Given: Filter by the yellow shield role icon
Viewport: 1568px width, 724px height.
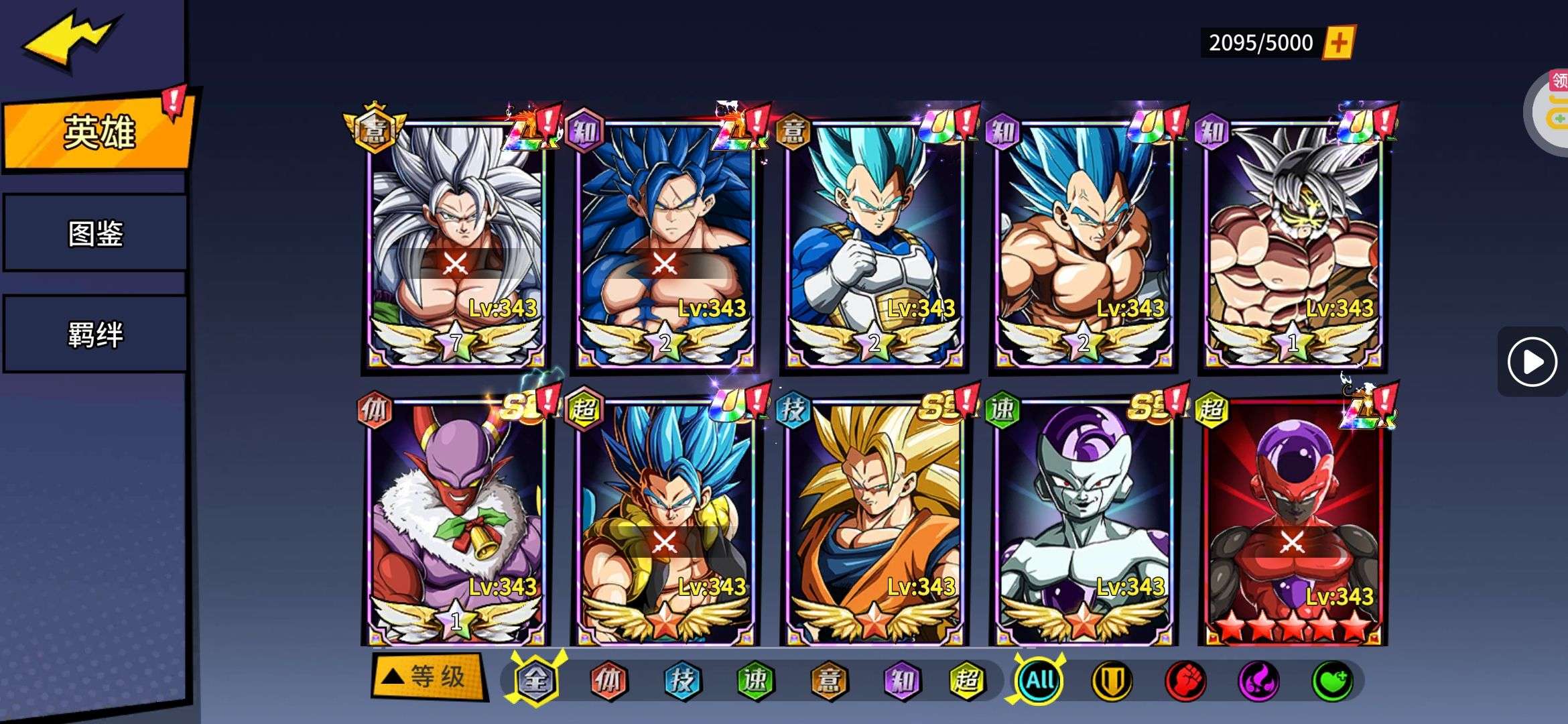Looking at the screenshot, I should 1112,680.
